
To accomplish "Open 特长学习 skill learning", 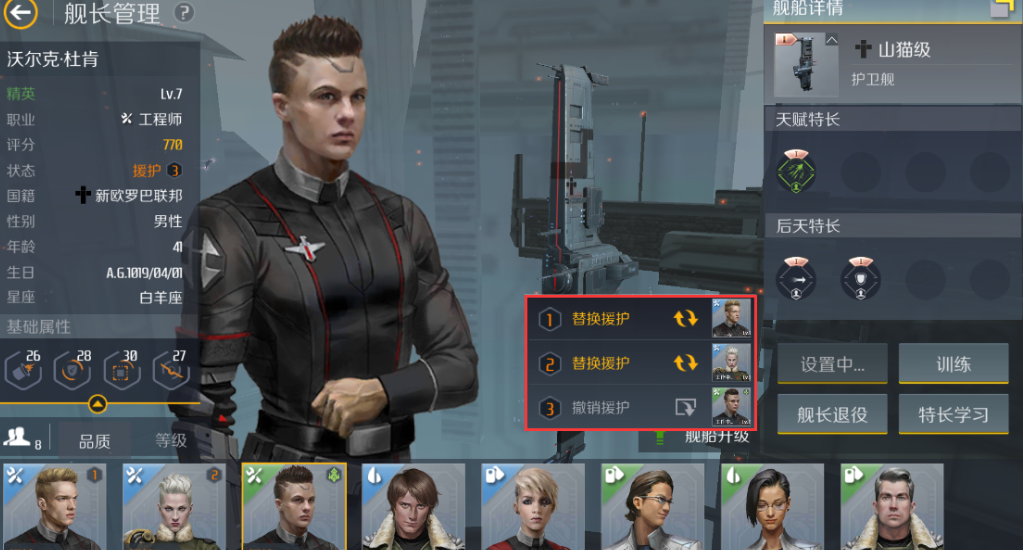I will coord(953,414).
